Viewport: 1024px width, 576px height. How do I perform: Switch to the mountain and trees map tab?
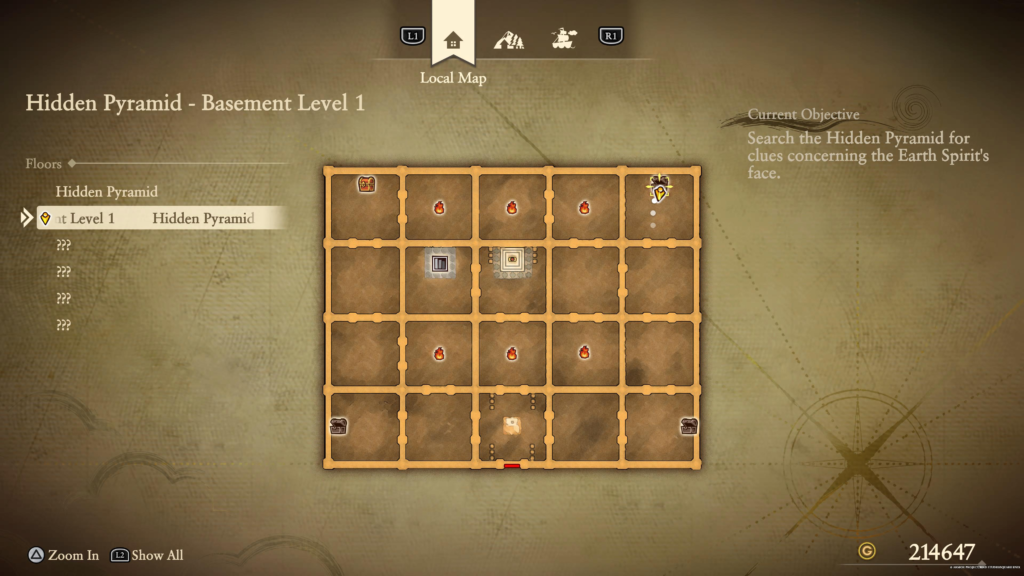tap(509, 40)
